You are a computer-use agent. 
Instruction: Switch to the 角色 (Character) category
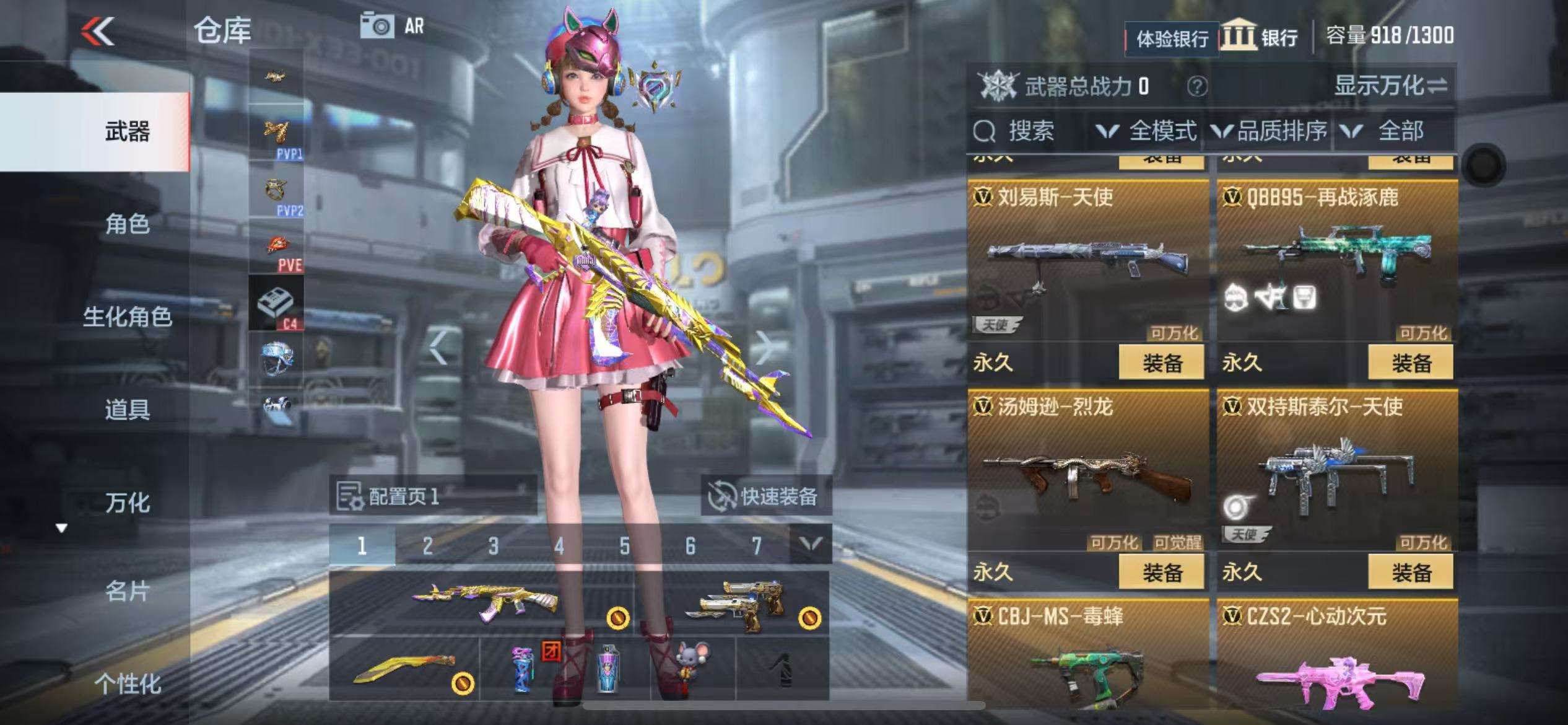(x=127, y=224)
